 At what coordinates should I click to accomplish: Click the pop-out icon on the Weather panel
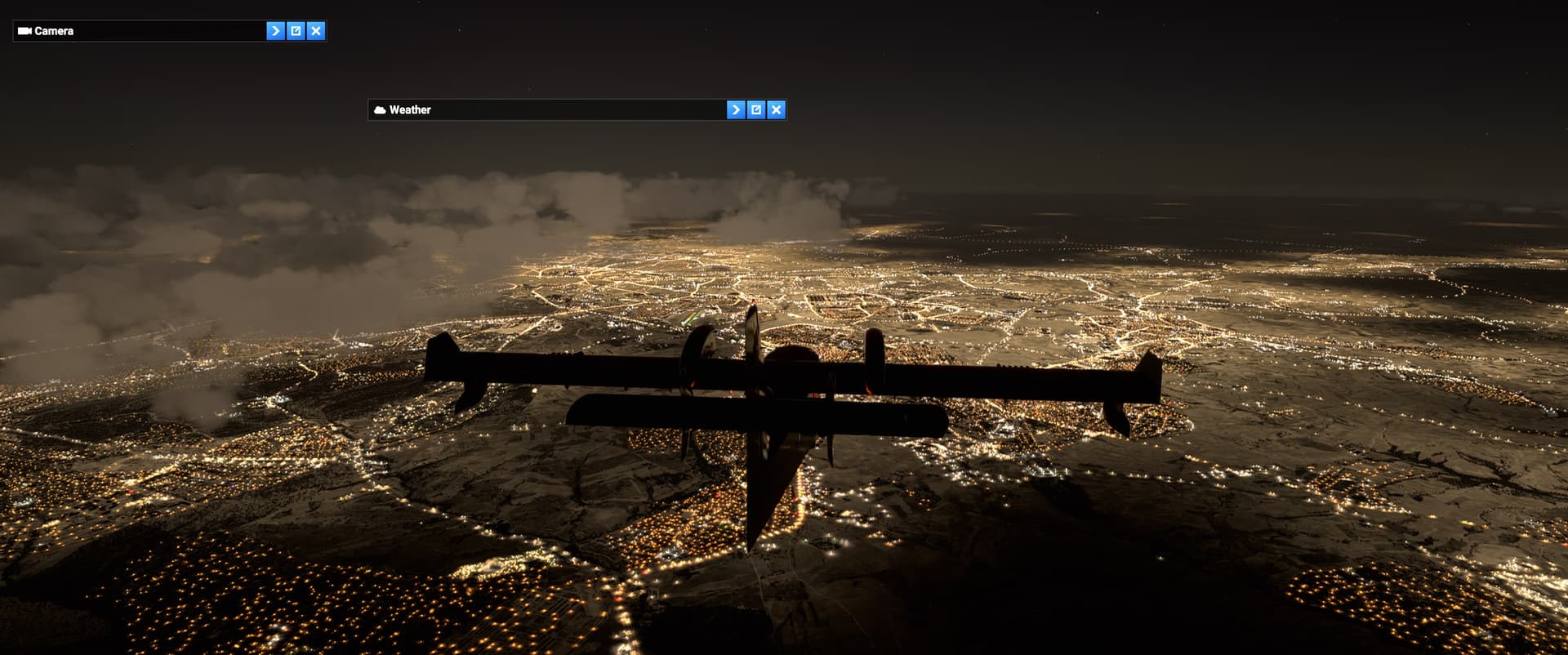coord(756,109)
